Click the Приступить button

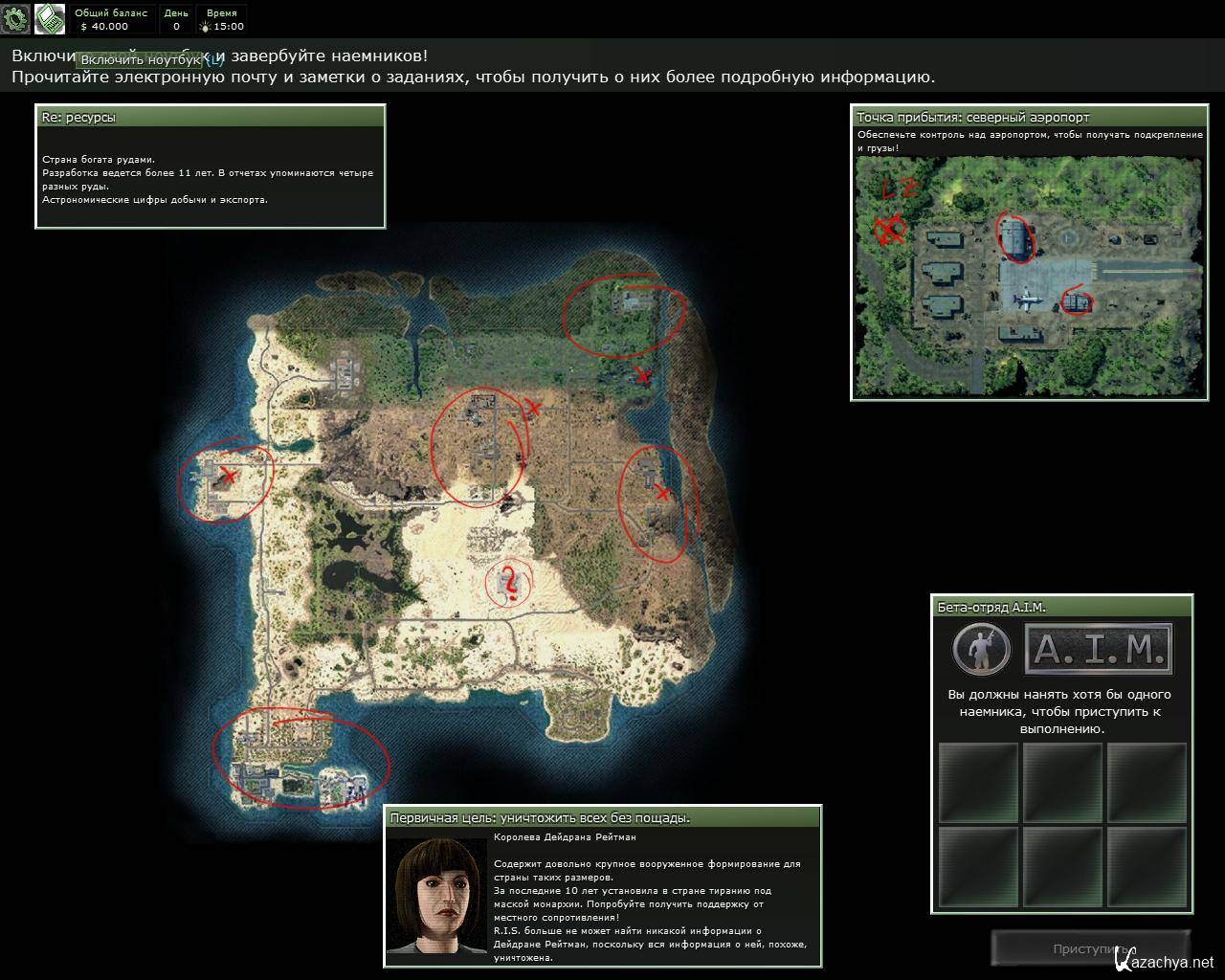tap(1090, 948)
